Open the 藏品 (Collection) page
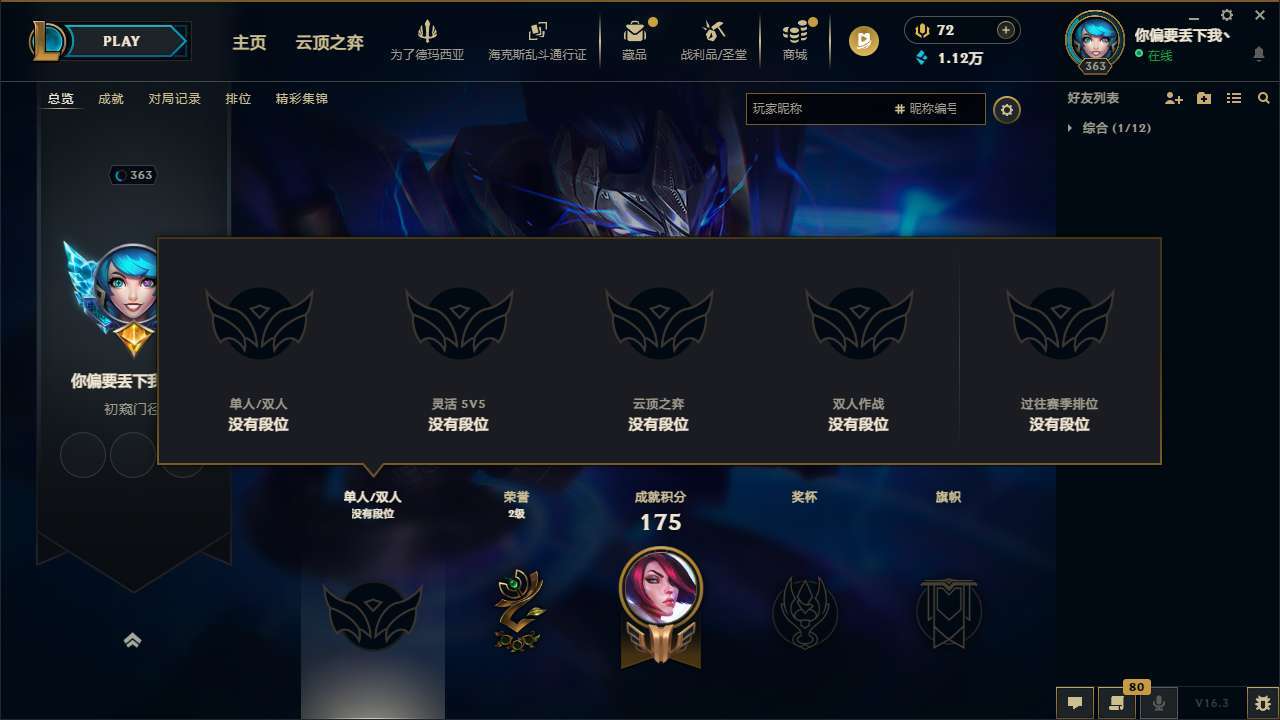Screen dimensions: 1280x720 (x=637, y=37)
